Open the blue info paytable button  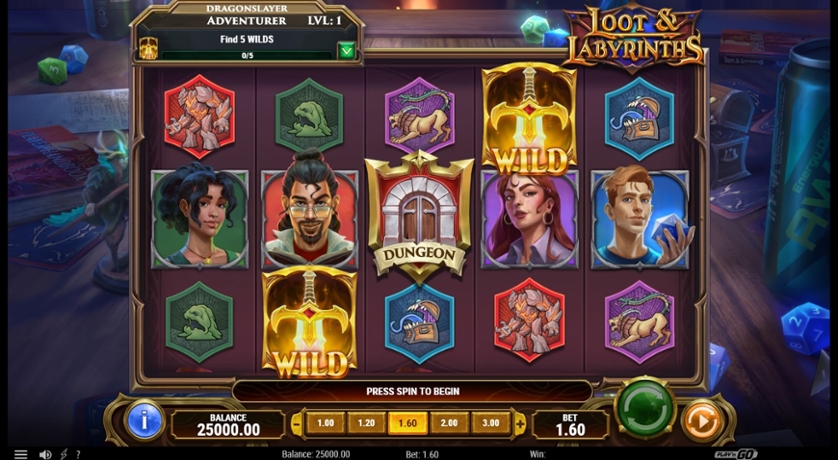144,422
